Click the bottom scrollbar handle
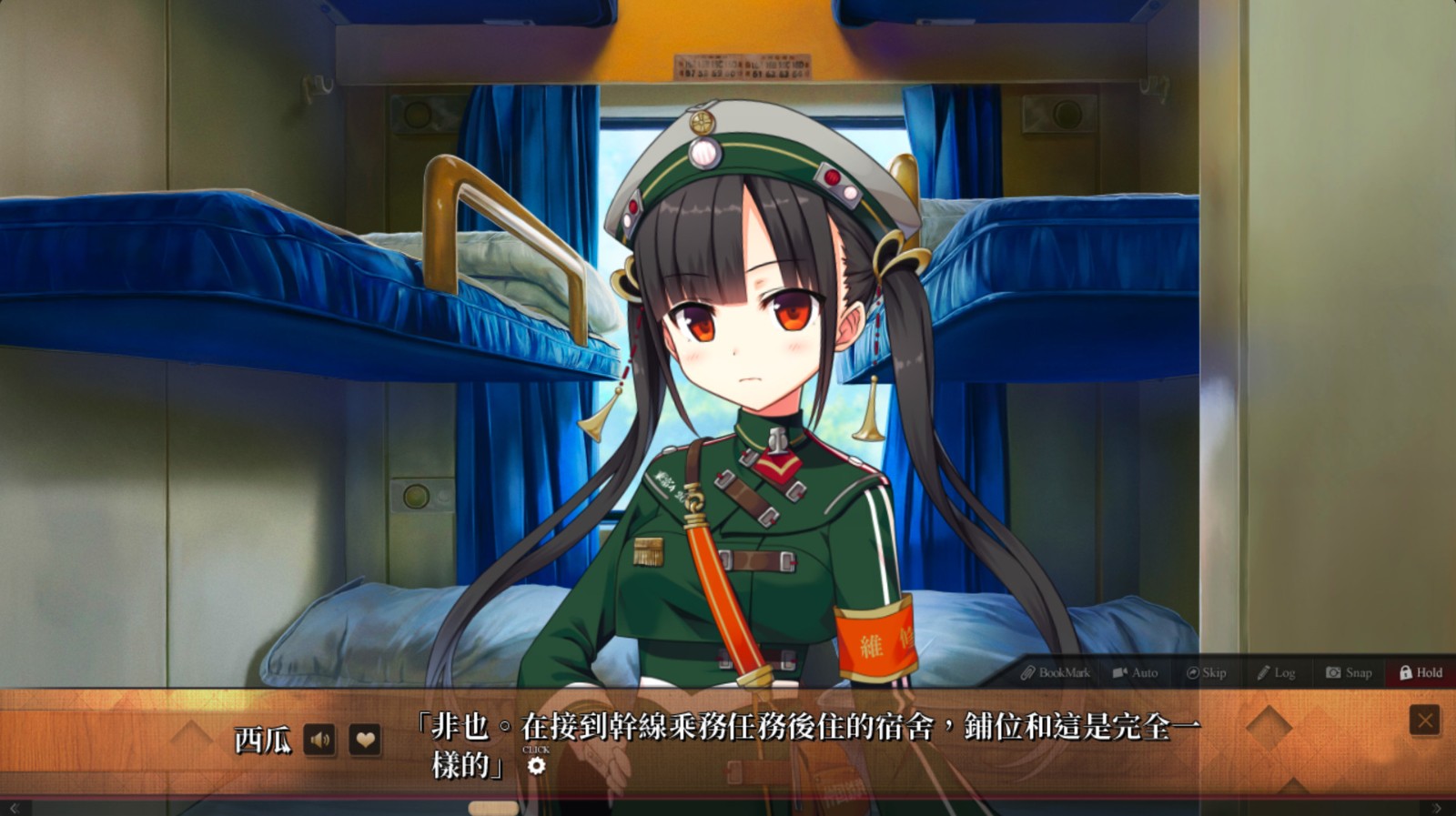 tap(492, 808)
